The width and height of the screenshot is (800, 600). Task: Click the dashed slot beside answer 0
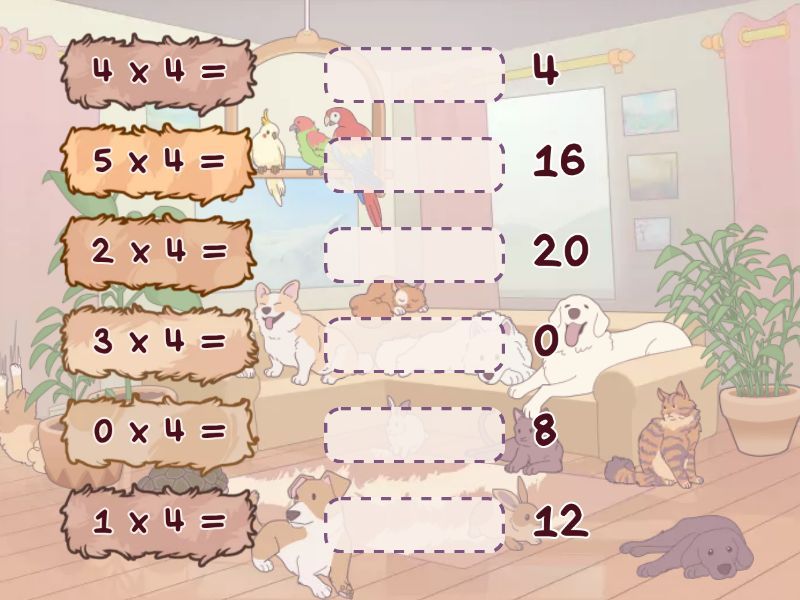(x=414, y=344)
